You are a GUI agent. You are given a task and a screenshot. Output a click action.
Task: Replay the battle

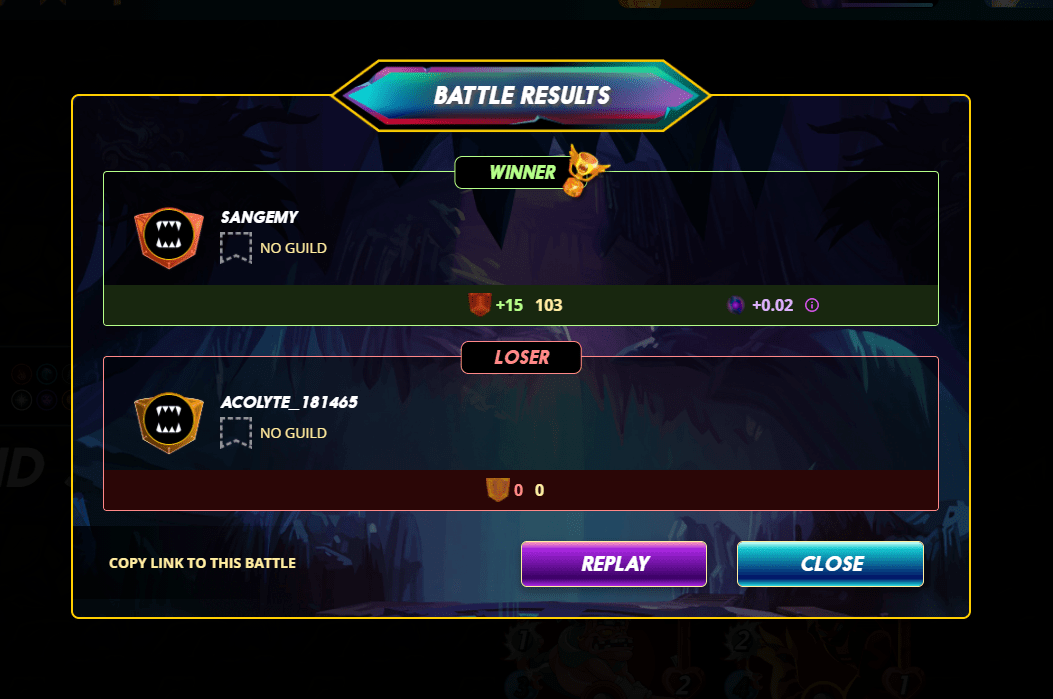pos(613,564)
